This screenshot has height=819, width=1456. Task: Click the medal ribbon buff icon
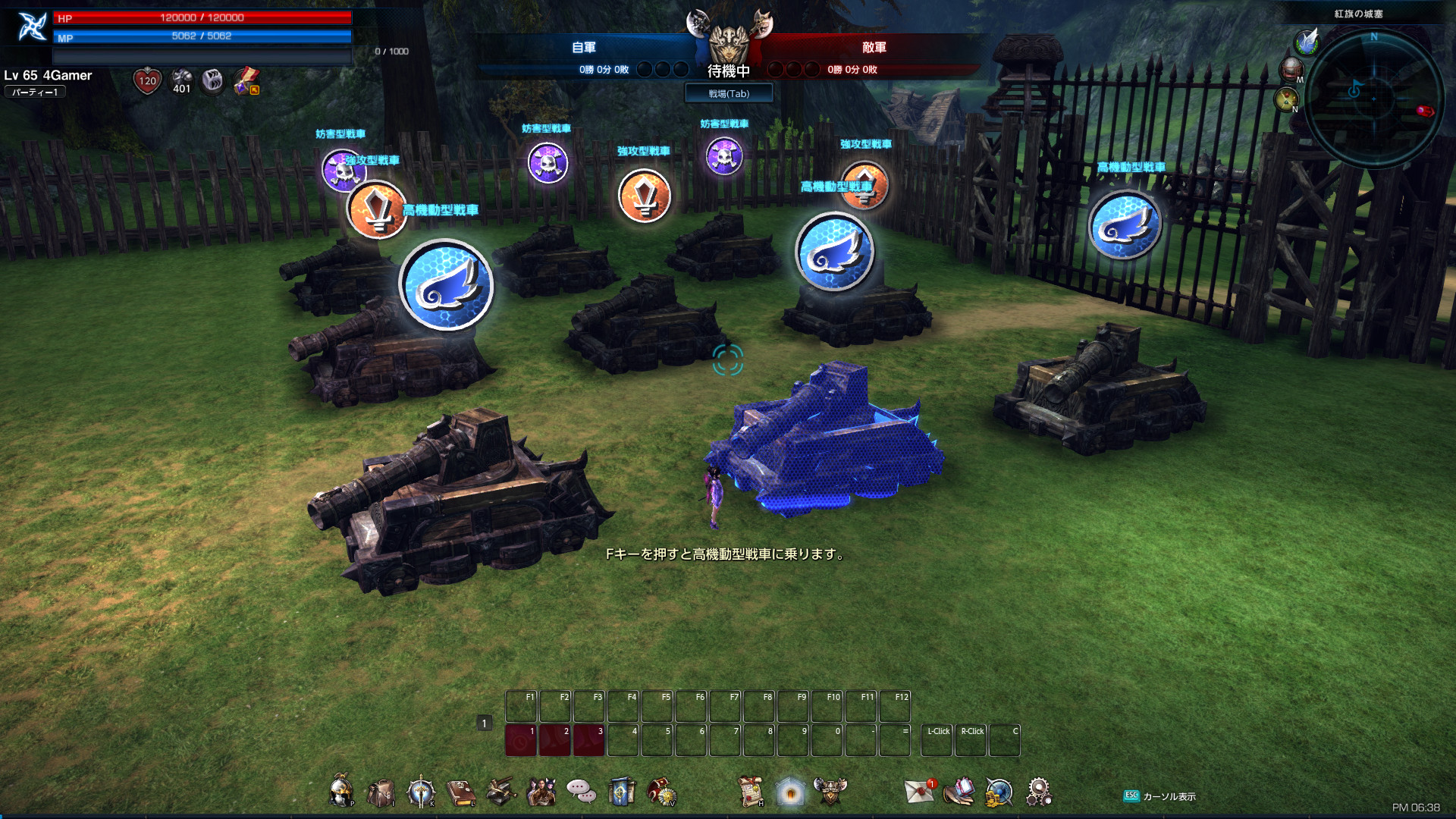click(x=246, y=80)
